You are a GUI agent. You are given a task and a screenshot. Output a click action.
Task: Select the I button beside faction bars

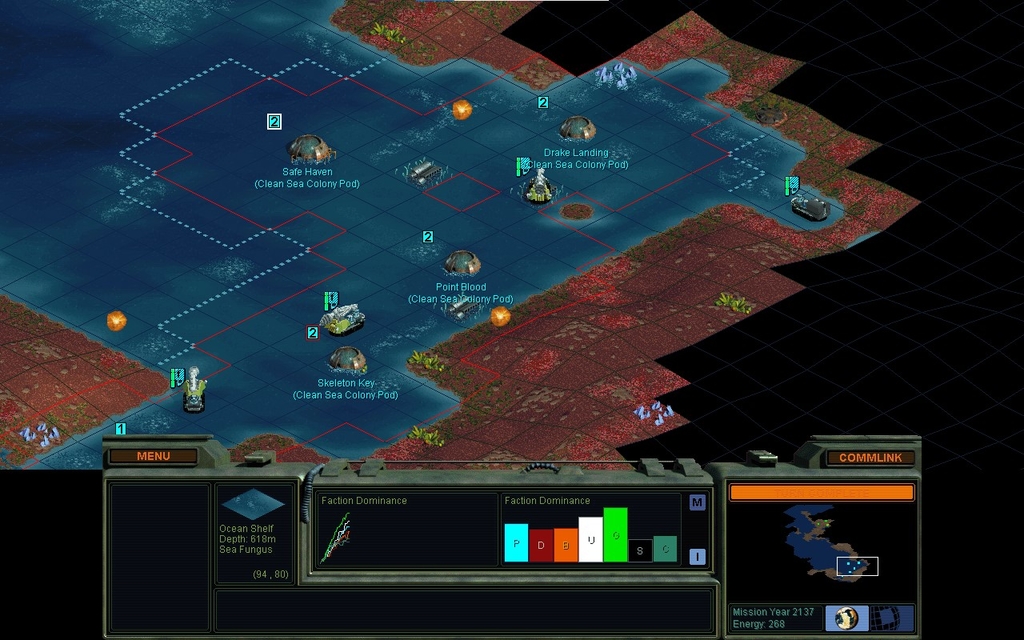point(697,557)
